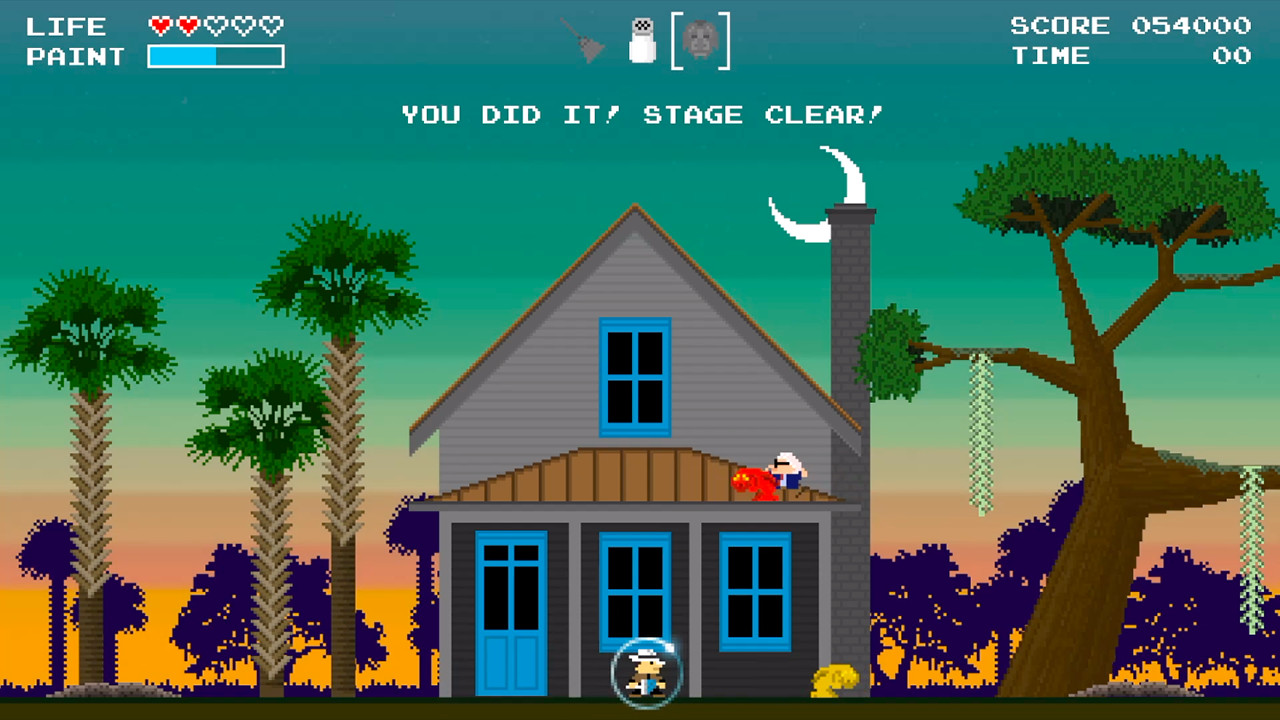Click the yellow blob near the porch
Image resolution: width=1280 pixels, height=720 pixels.
point(836,680)
